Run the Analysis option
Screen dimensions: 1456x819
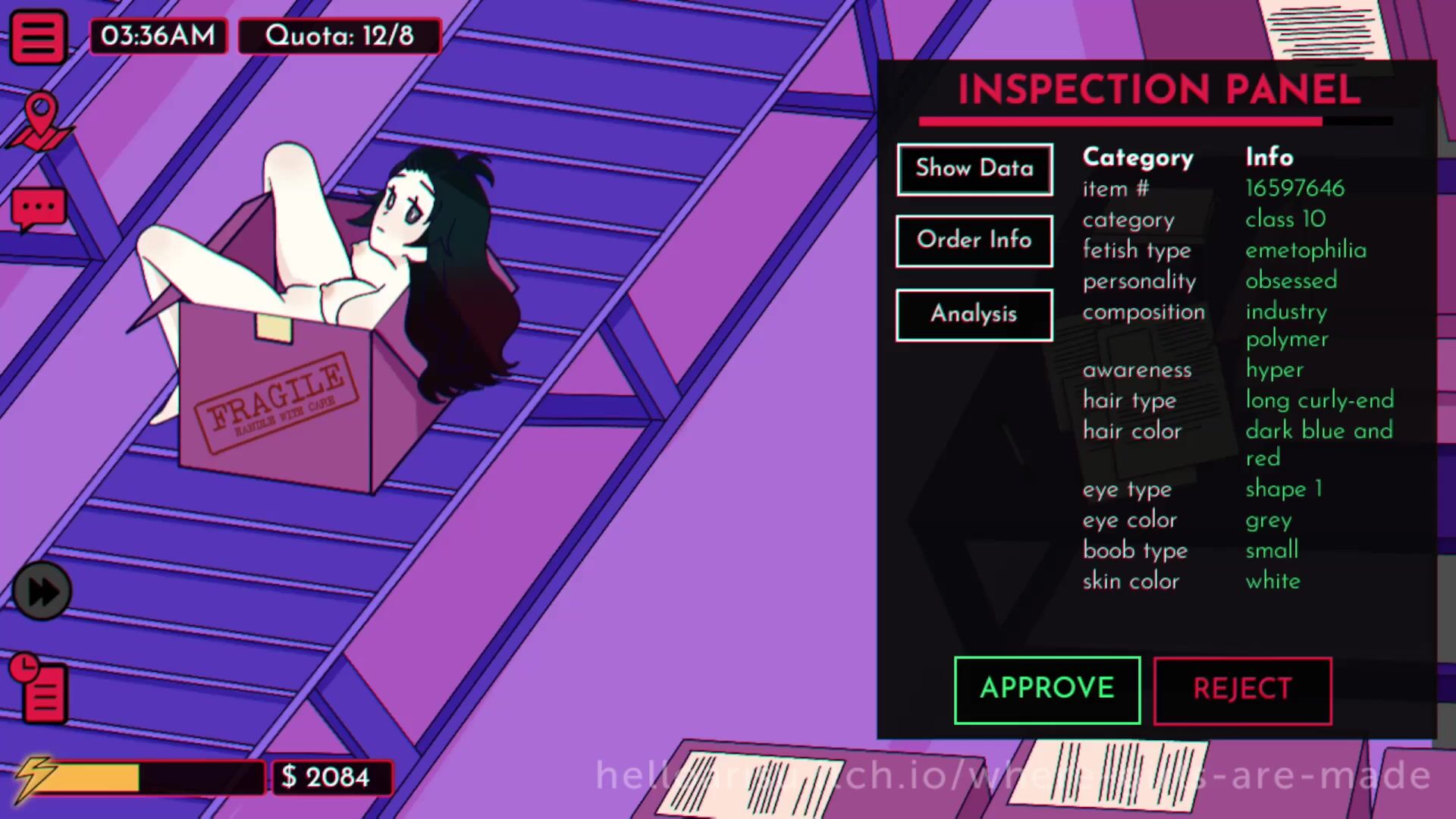pyautogui.click(x=974, y=315)
